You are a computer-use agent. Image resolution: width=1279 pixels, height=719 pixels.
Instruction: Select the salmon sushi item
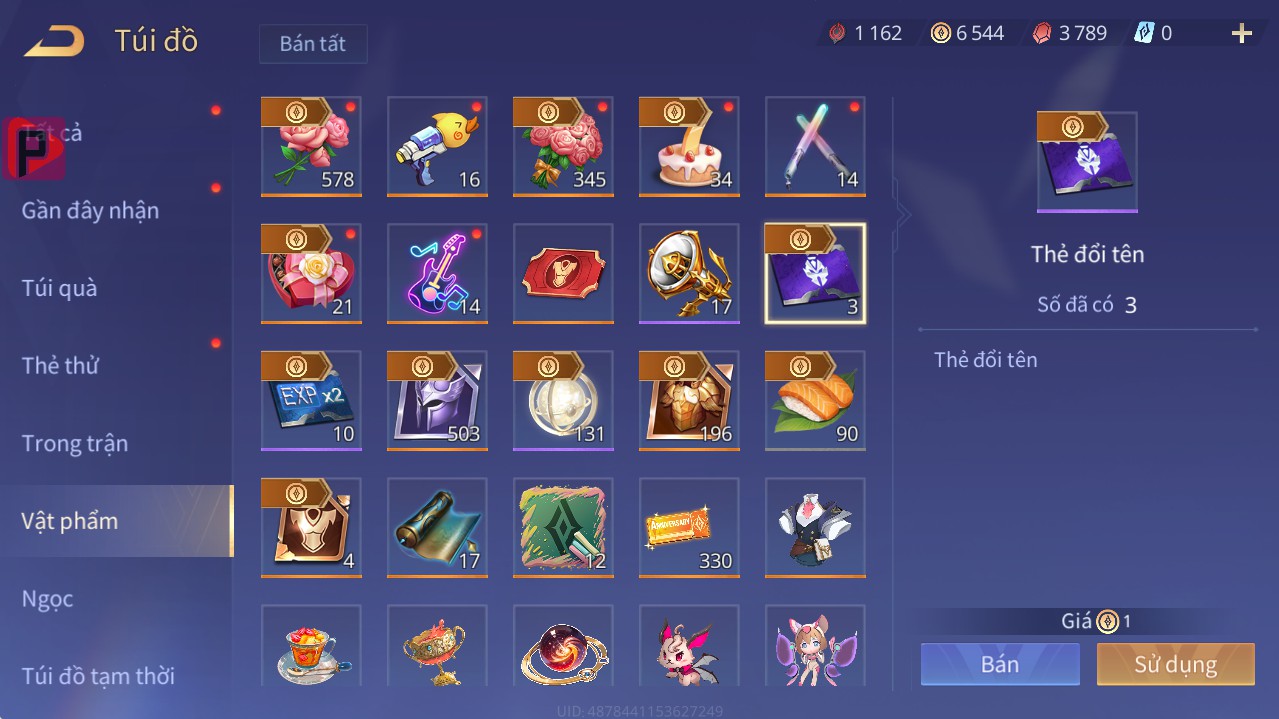click(x=815, y=400)
